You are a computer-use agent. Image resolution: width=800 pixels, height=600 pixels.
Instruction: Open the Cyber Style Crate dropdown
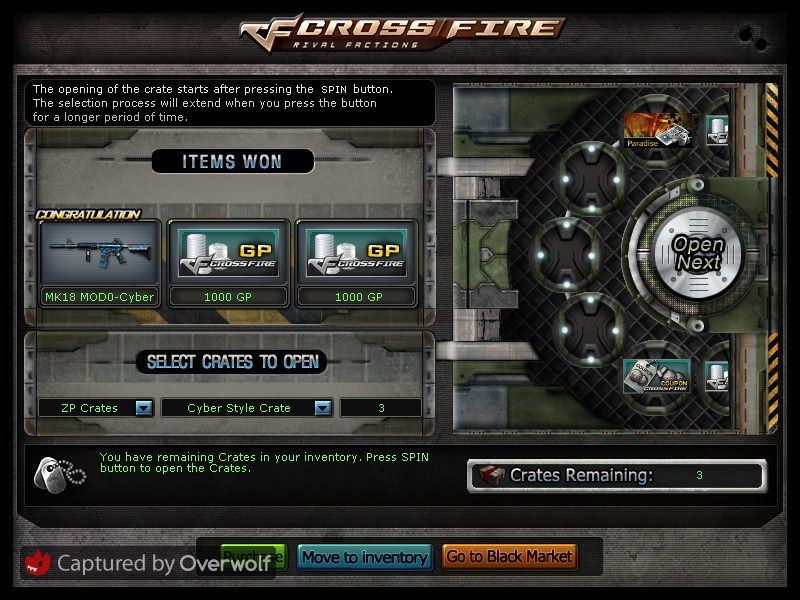point(322,408)
